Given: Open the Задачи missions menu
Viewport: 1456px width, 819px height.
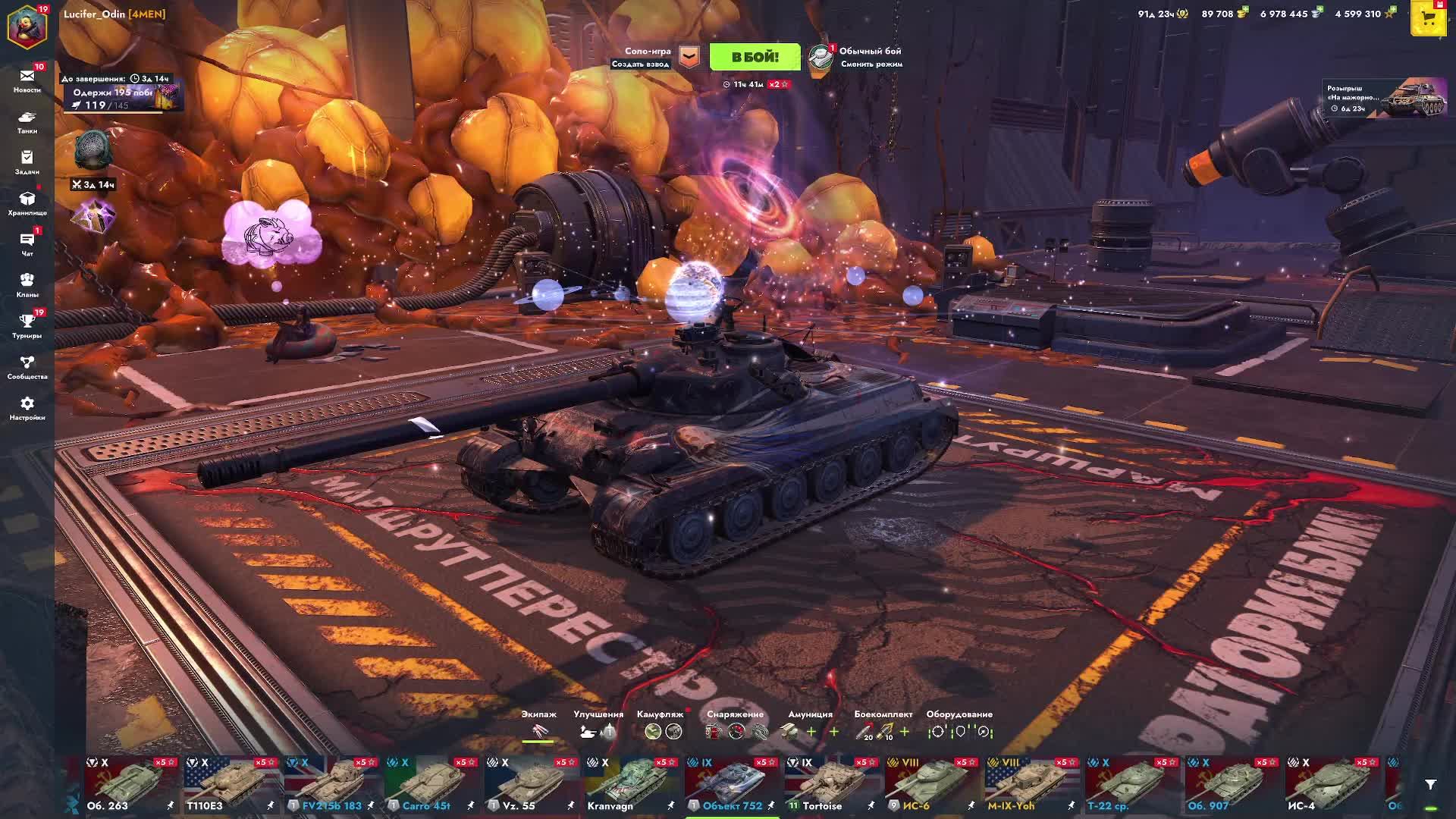Looking at the screenshot, I should [27, 162].
